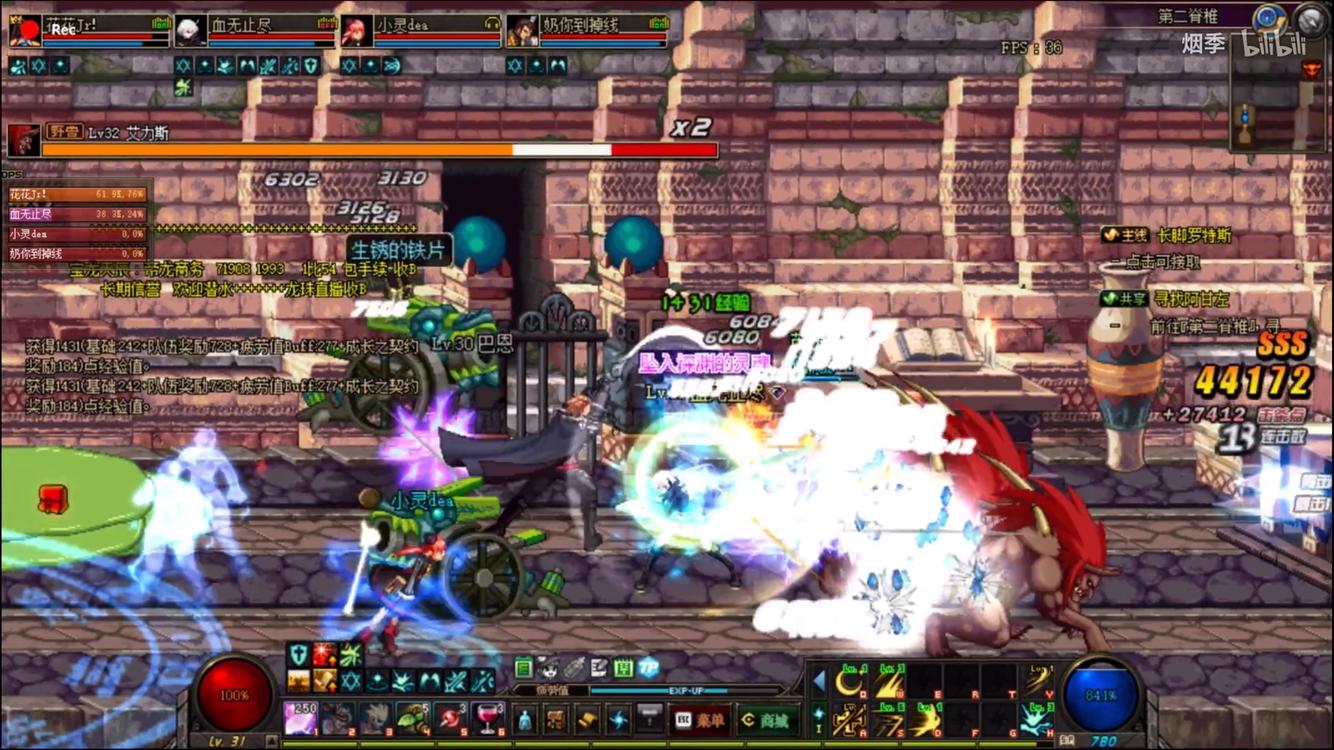Viewport: 1334px width, 750px height.
Task: Open the green list icon above EXP bar
Action: click(524, 667)
